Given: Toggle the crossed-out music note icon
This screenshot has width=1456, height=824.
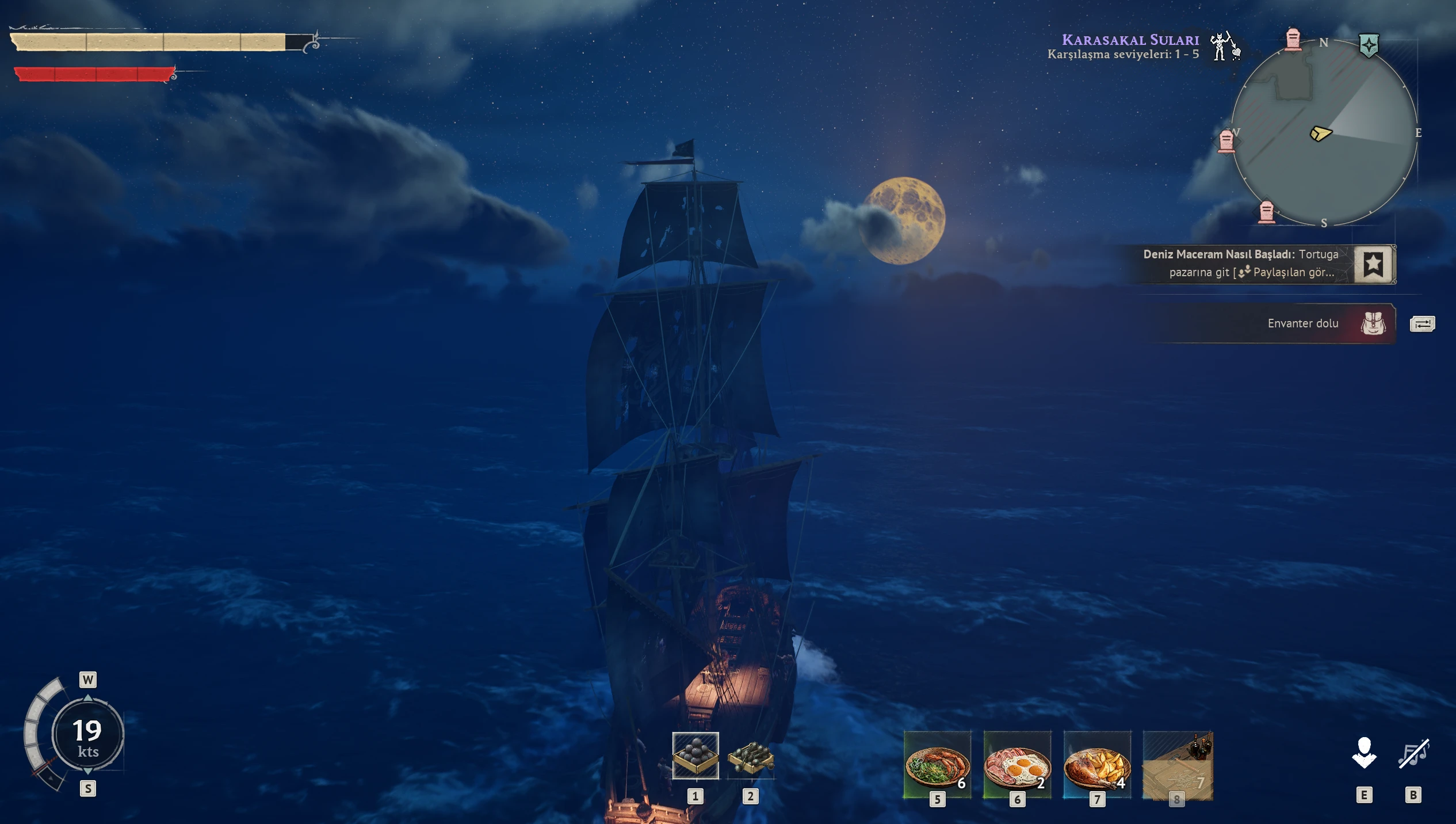Looking at the screenshot, I should (1413, 753).
